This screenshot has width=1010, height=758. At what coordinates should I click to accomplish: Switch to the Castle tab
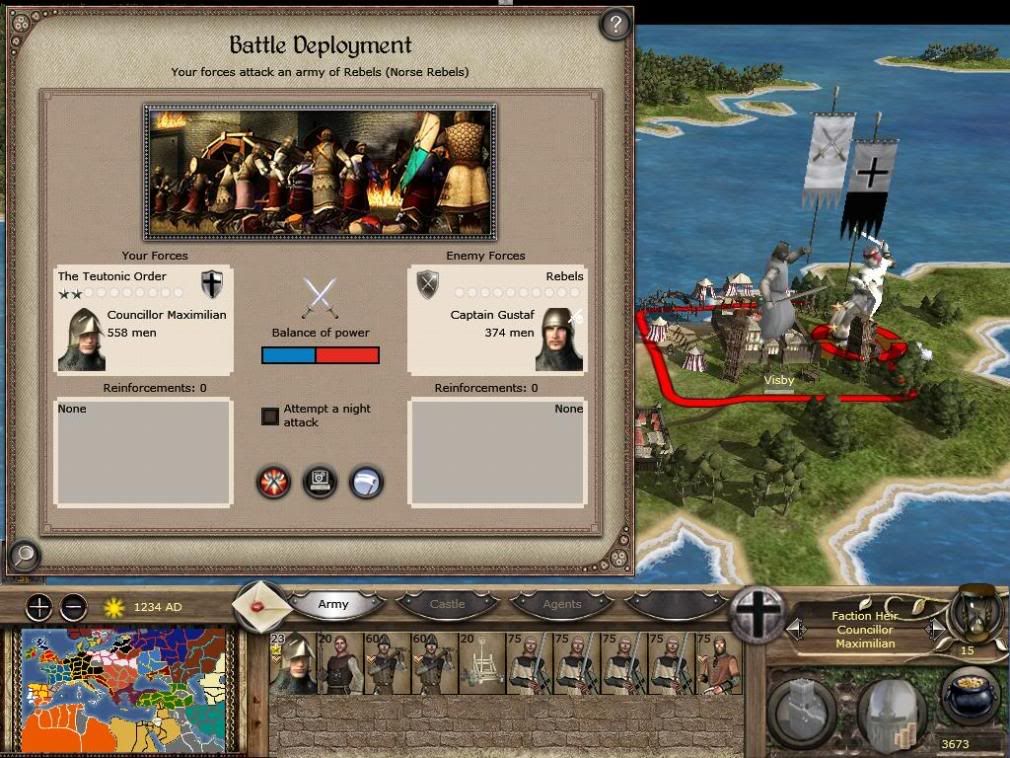point(447,604)
